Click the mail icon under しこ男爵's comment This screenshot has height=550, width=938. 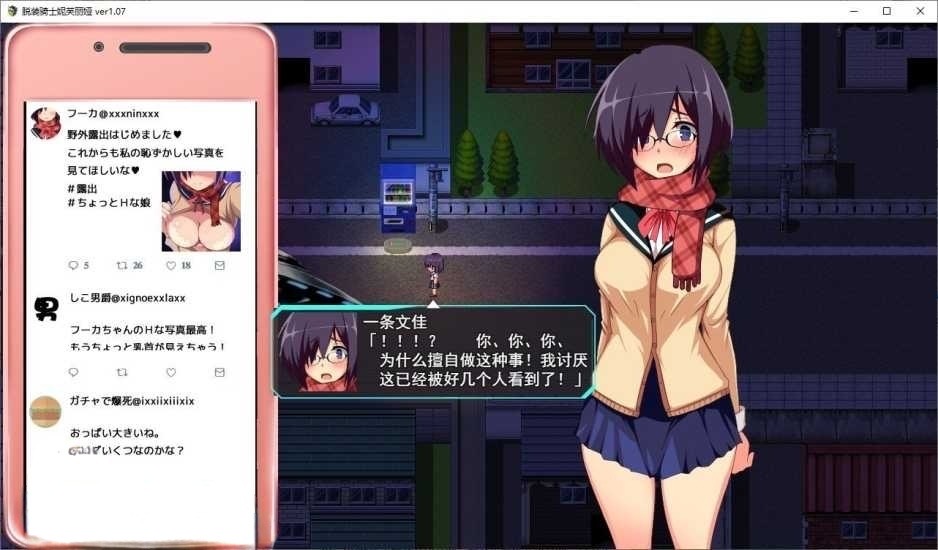pyautogui.click(x=220, y=372)
